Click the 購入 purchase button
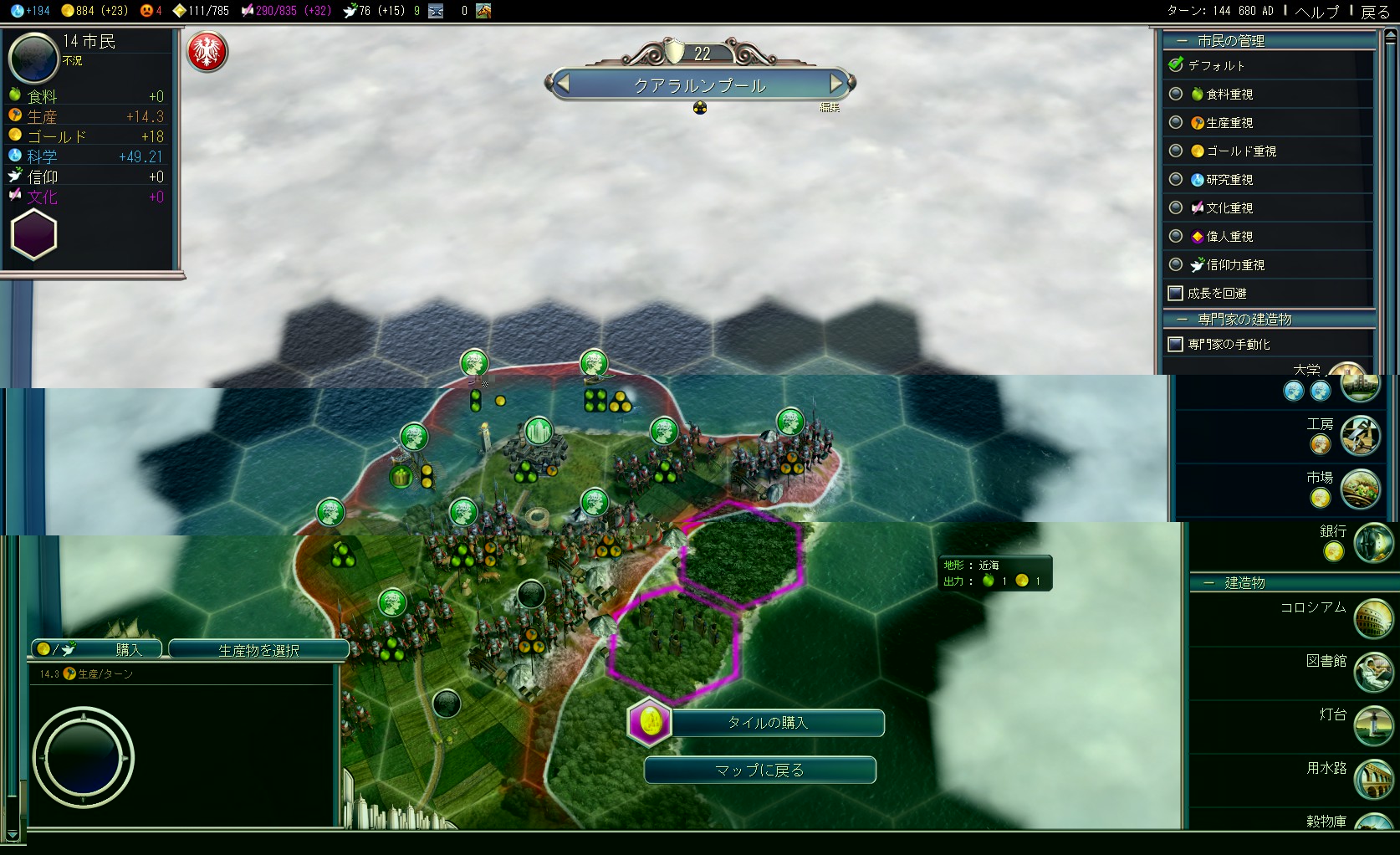 click(97, 649)
